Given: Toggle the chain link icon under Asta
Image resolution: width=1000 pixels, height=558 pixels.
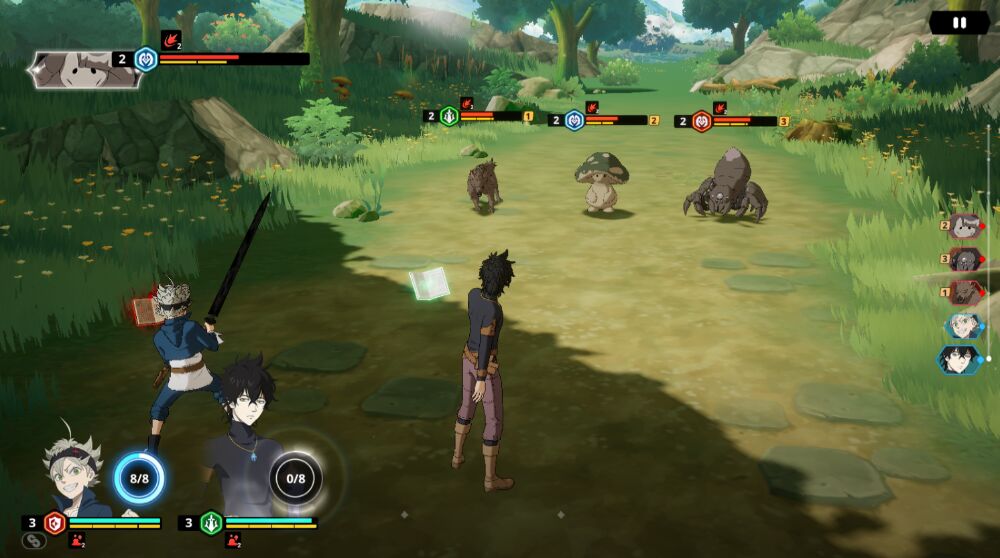Looking at the screenshot, I should coord(32,541).
